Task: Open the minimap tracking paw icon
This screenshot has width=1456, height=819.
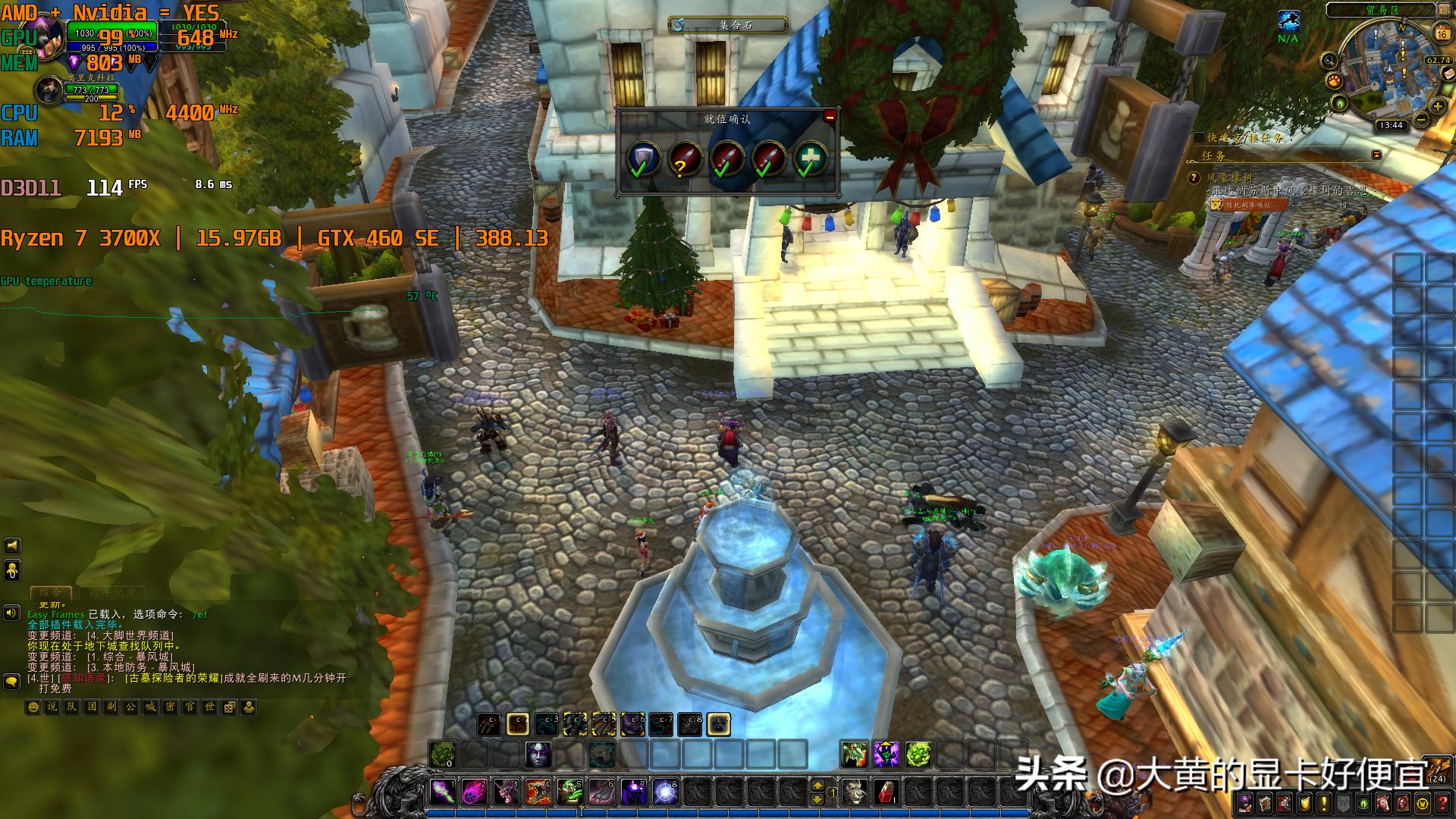Action: (x=1334, y=80)
